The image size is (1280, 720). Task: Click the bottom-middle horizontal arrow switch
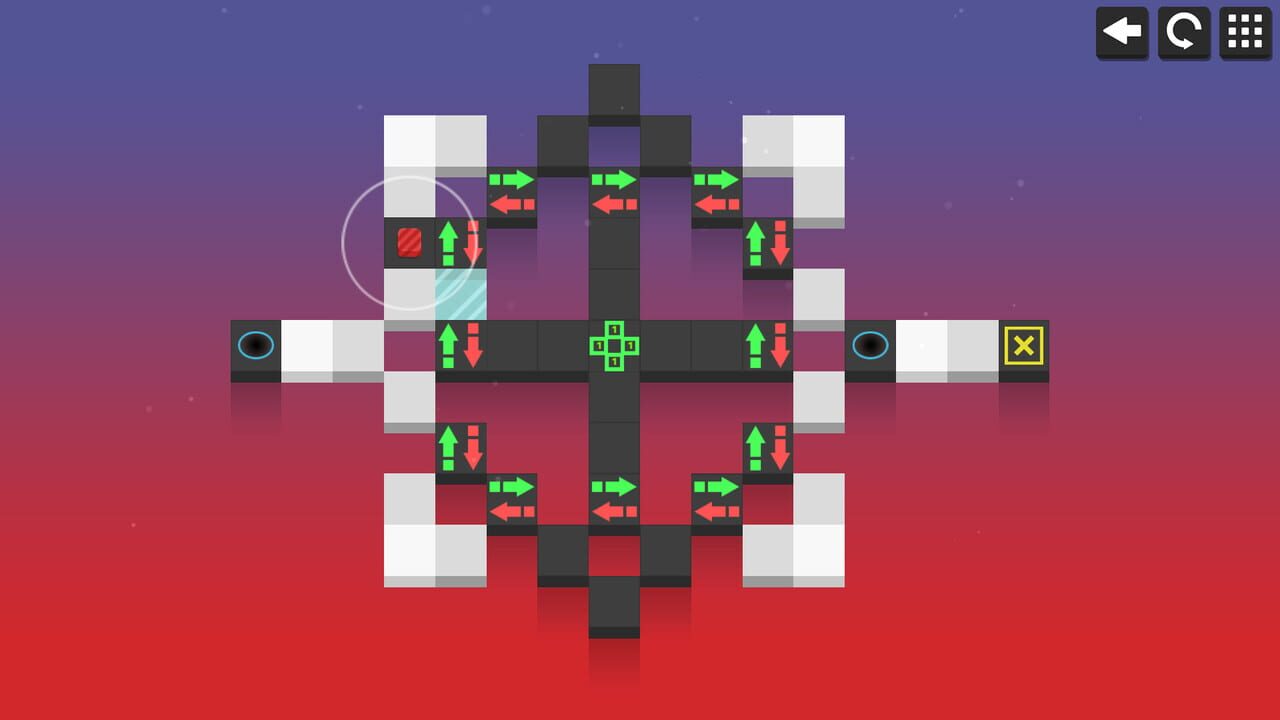coord(614,499)
